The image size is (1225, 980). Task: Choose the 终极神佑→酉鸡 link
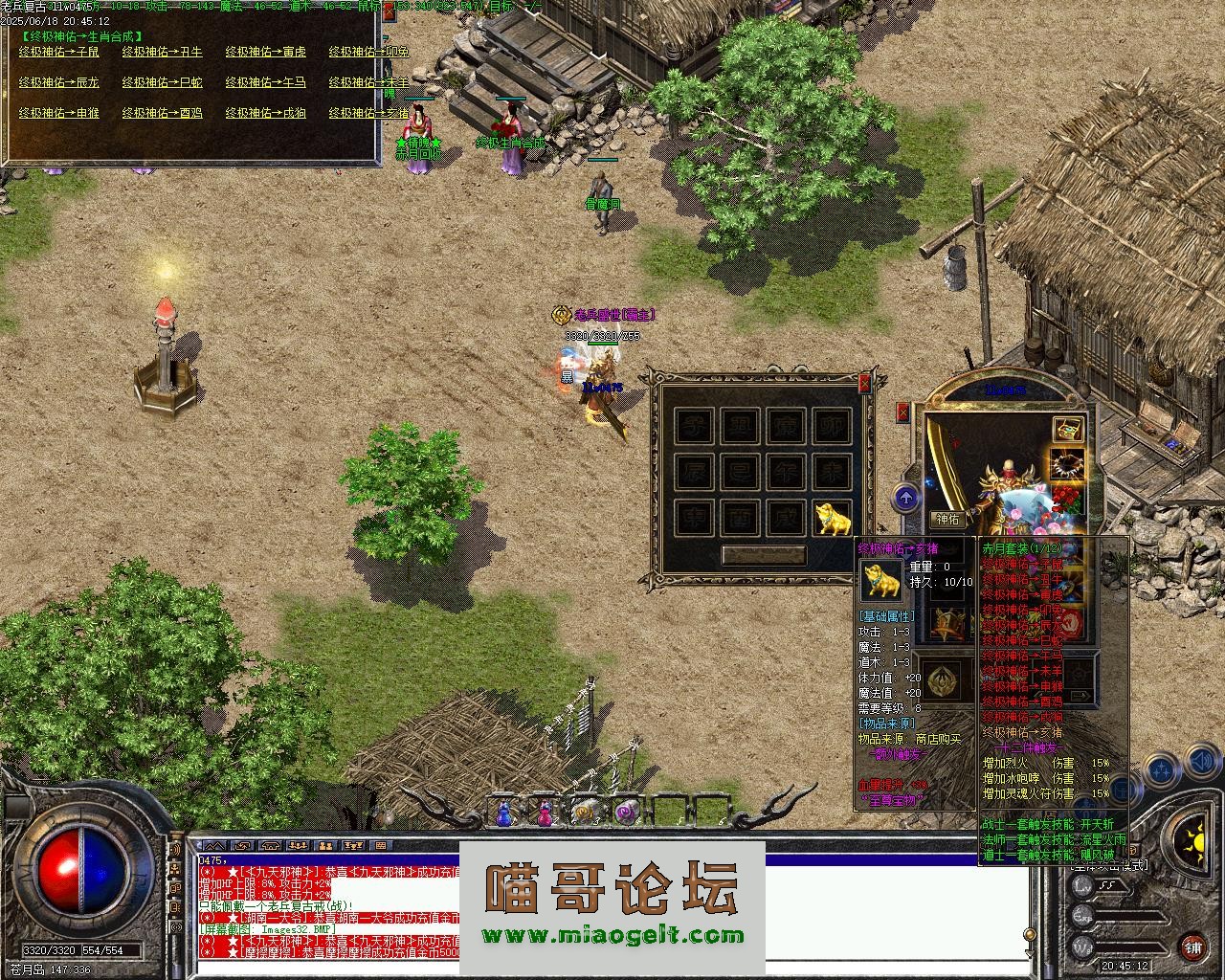(162, 113)
